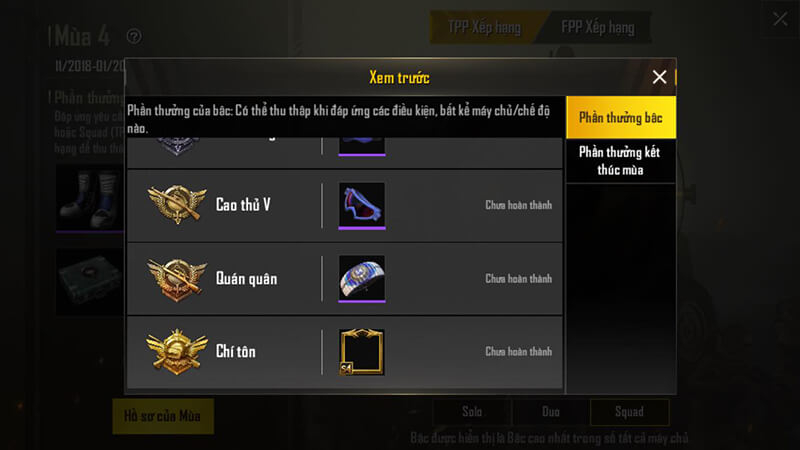View the blue cap reward icon
This screenshot has height=450, width=800.
pyautogui.click(x=362, y=278)
